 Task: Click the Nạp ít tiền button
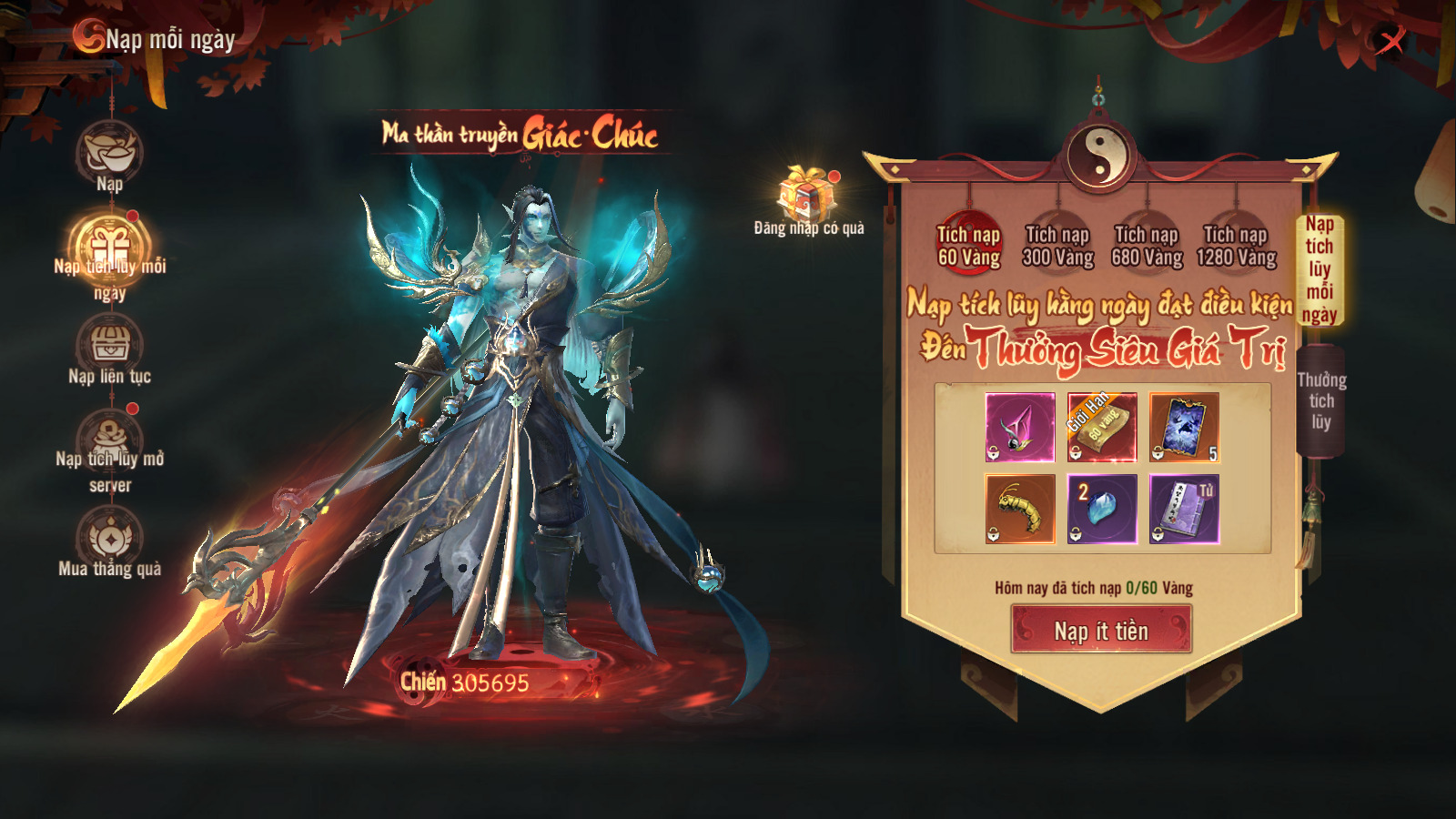pos(1101,630)
